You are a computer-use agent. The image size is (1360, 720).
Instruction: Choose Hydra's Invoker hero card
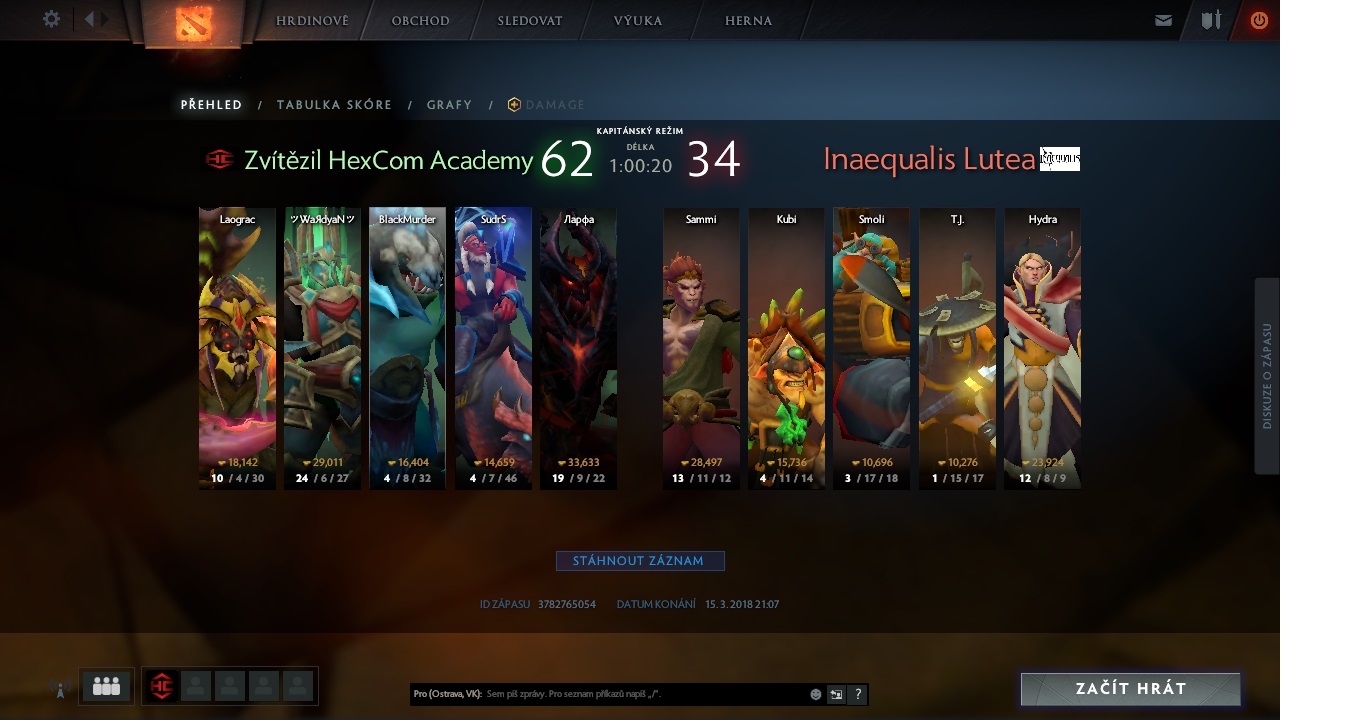point(1042,348)
